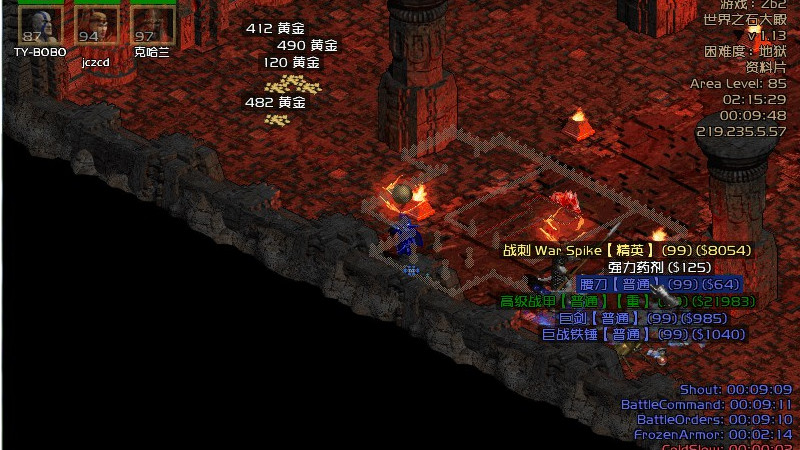Choose the 克哈兰 party portrait
Viewport: 800px width, 450px height.
[x=151, y=24]
